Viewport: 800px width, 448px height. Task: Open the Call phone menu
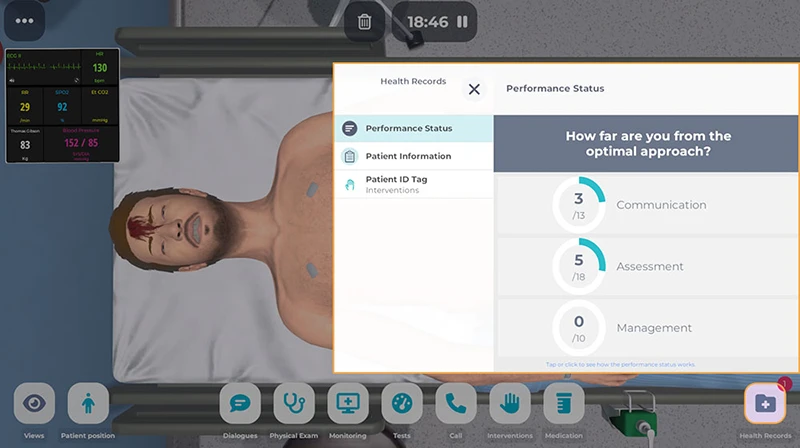[456, 403]
